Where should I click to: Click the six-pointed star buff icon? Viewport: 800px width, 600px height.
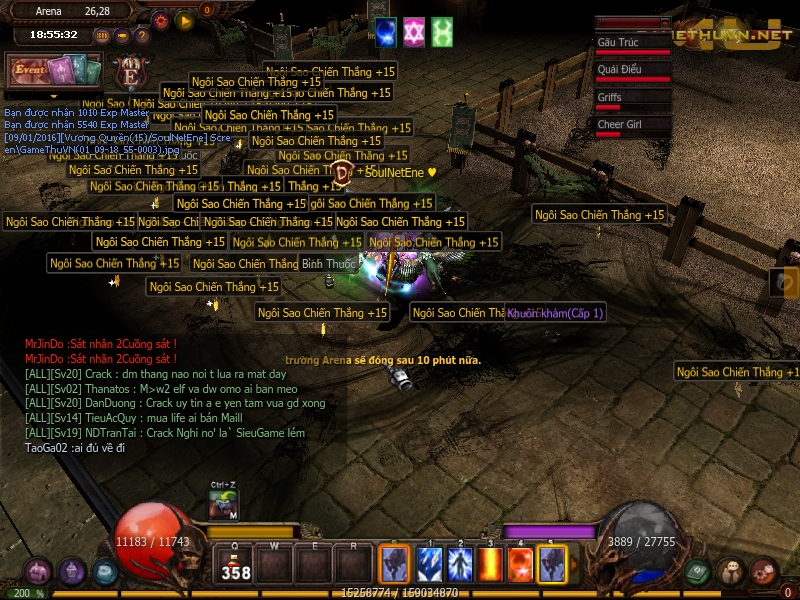pos(413,32)
